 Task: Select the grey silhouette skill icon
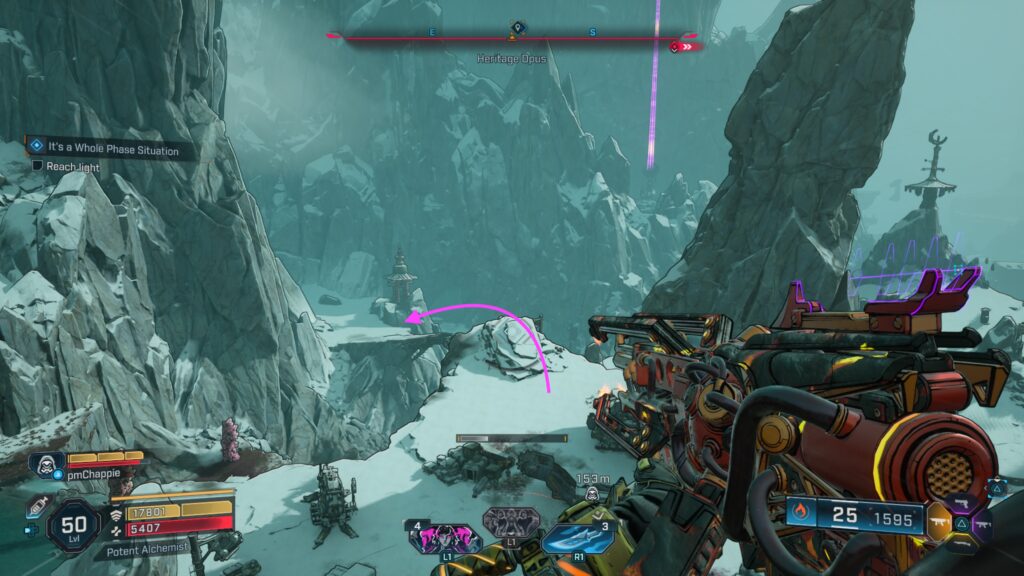coord(502,524)
